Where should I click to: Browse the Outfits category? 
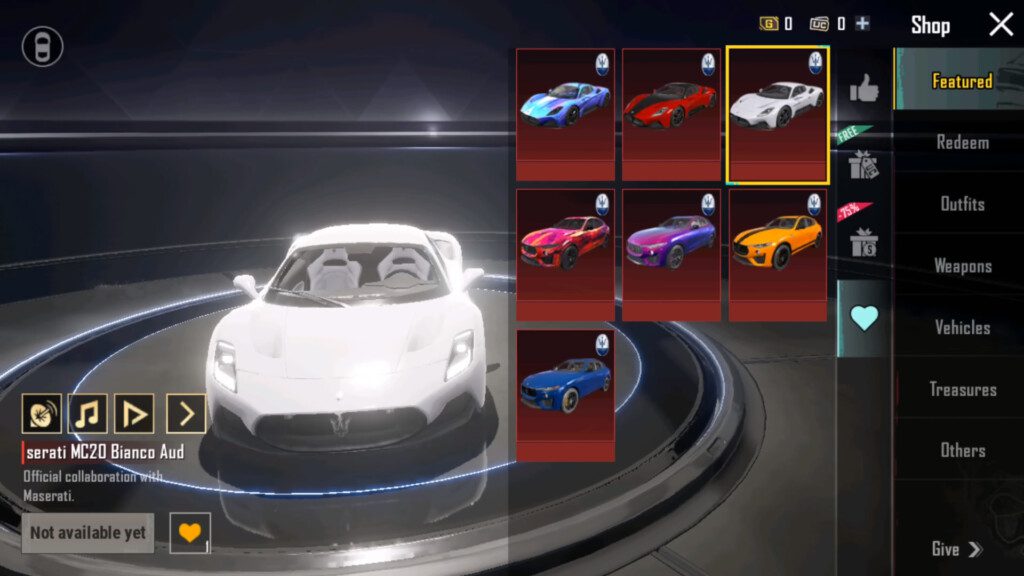[962, 204]
